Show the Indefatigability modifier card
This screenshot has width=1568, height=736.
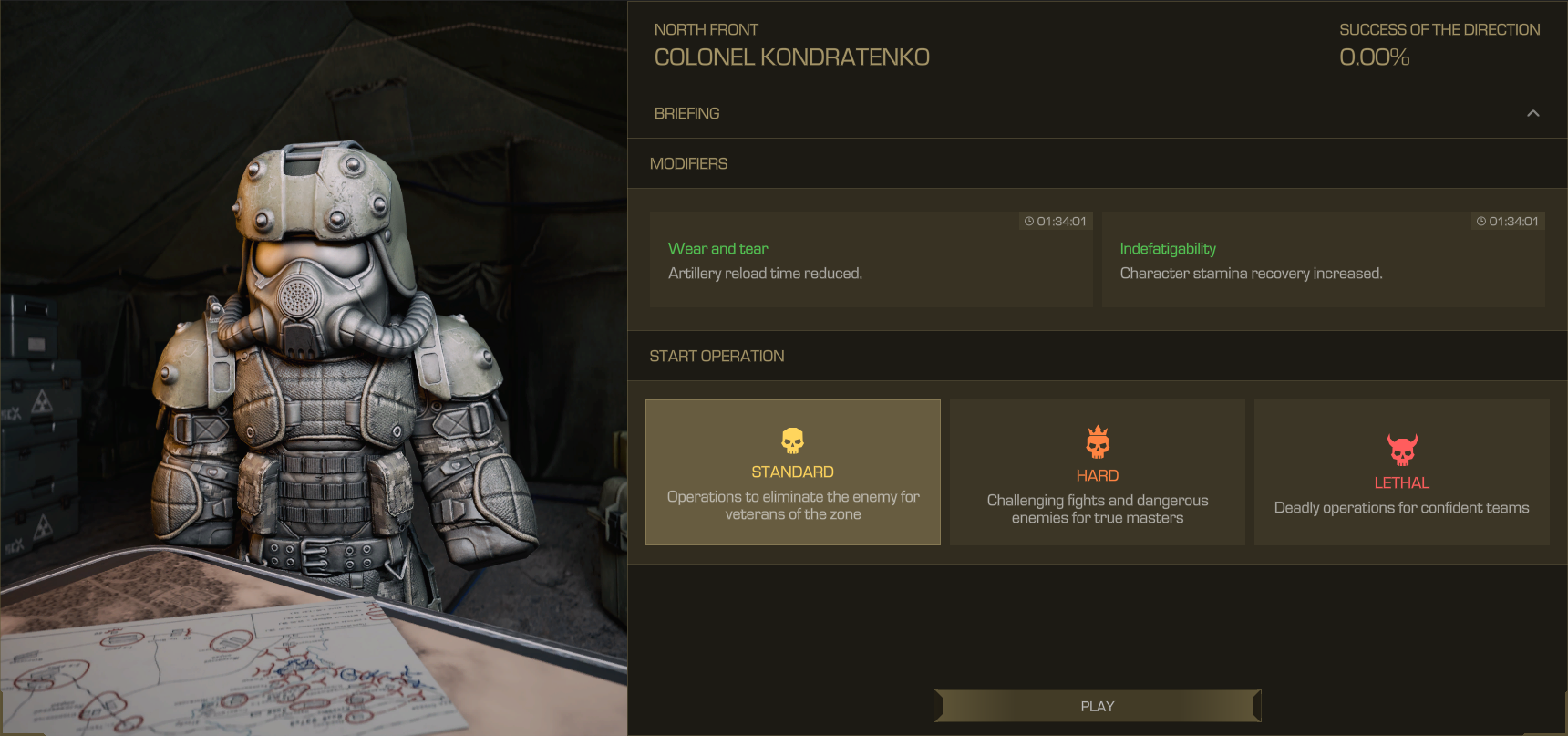point(1323,260)
